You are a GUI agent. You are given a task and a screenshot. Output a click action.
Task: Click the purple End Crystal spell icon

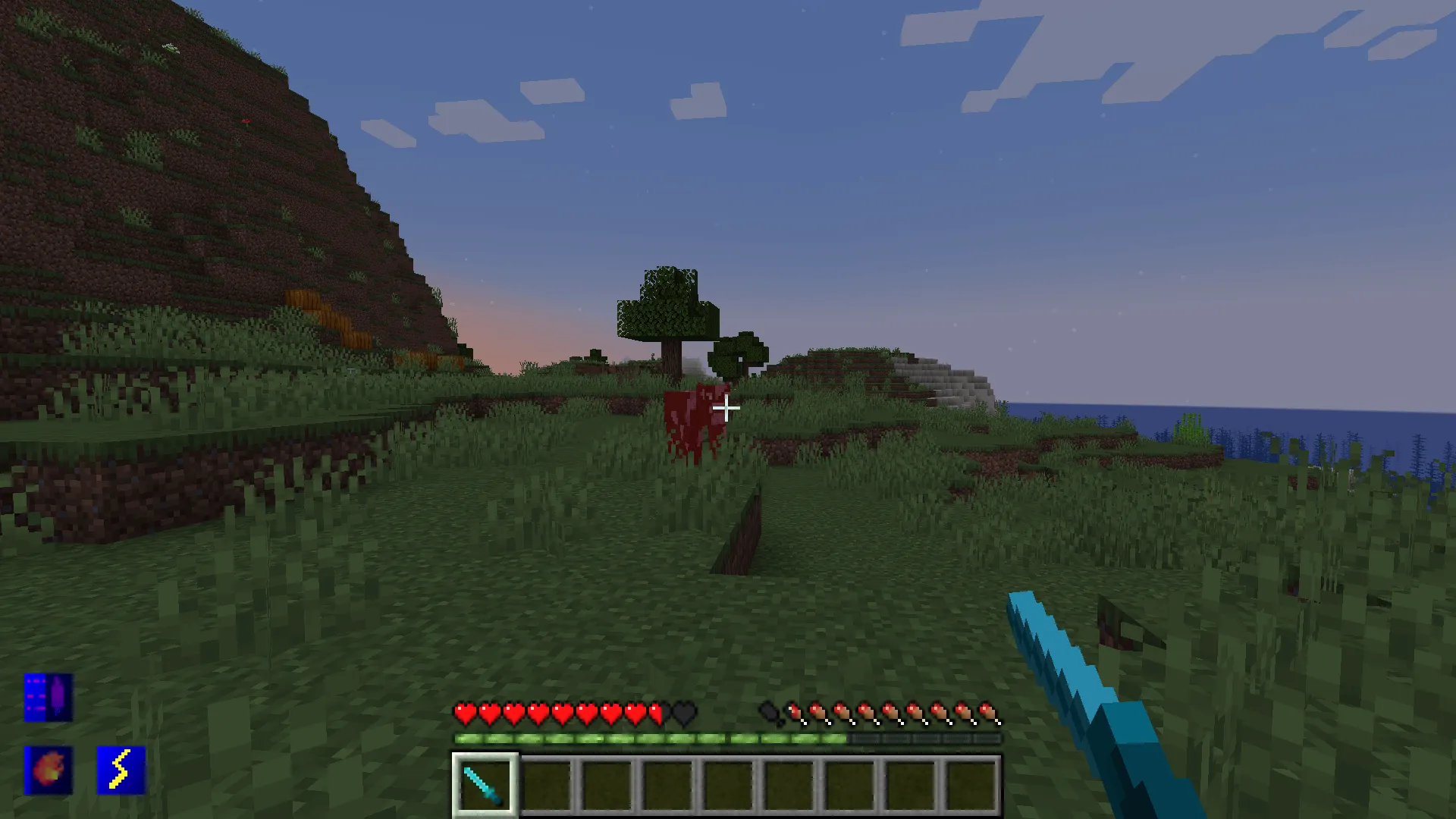coord(47,698)
